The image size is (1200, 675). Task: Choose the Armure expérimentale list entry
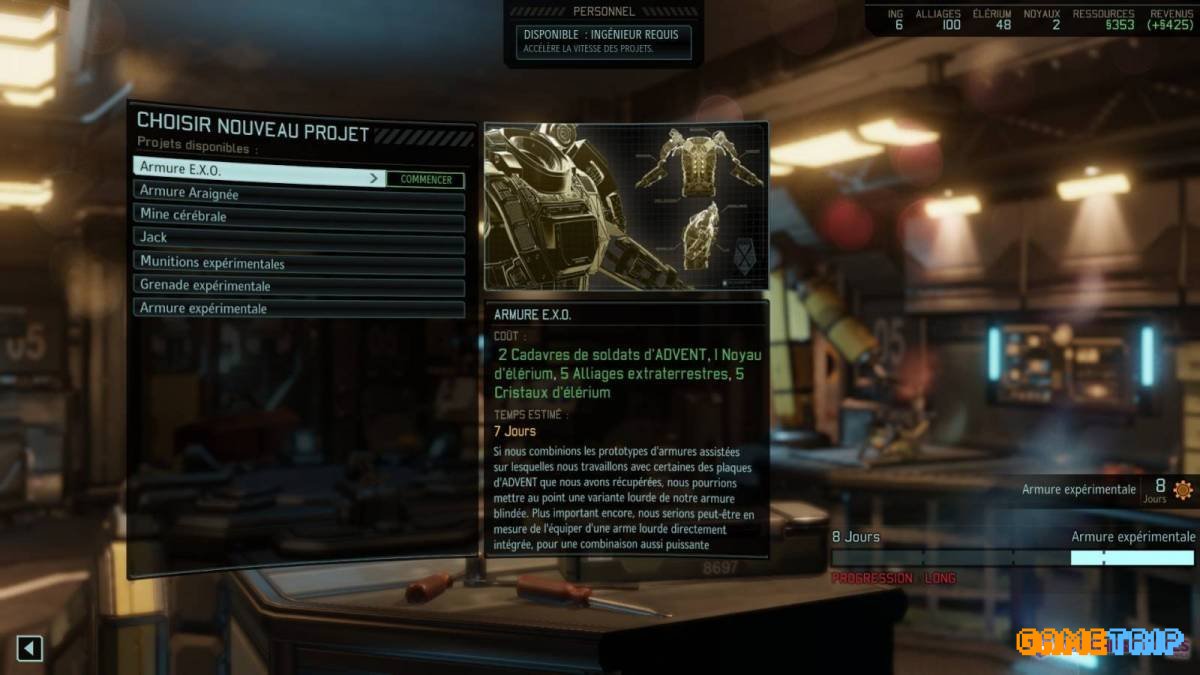pyautogui.click(x=298, y=309)
